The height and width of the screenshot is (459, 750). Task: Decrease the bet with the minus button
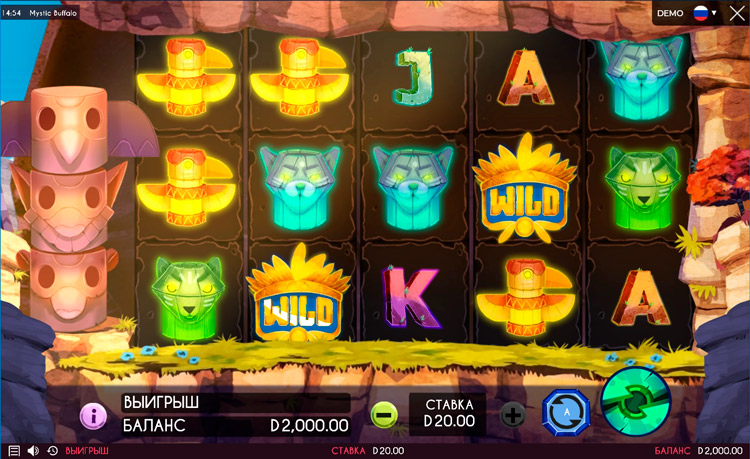(384, 414)
